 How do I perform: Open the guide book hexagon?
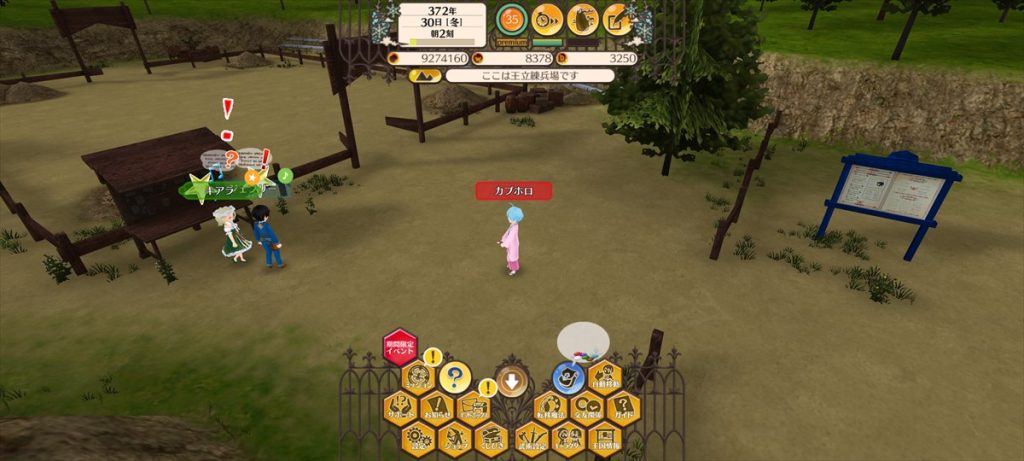pos(623,408)
